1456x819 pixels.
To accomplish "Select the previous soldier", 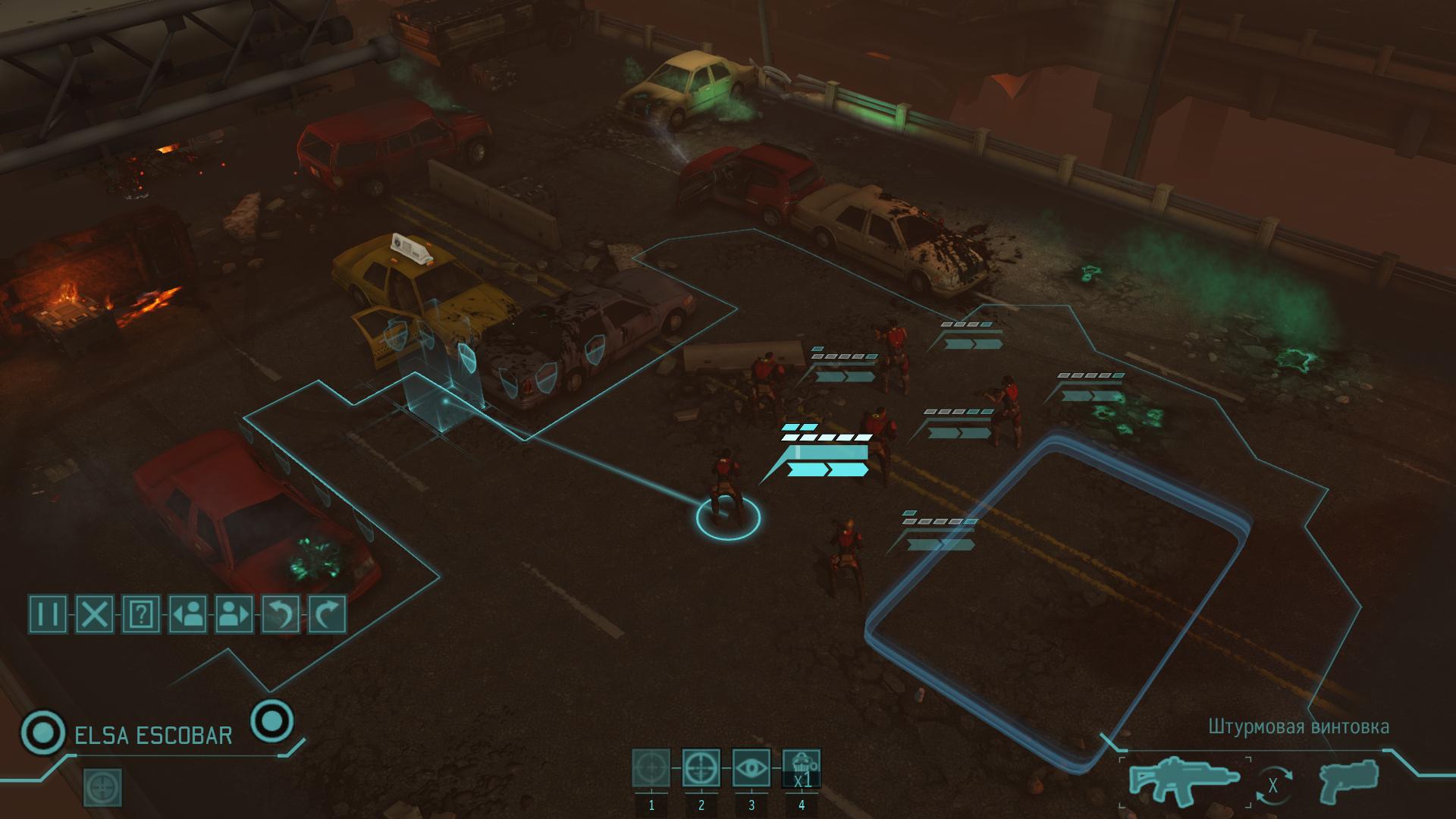I will [188, 613].
